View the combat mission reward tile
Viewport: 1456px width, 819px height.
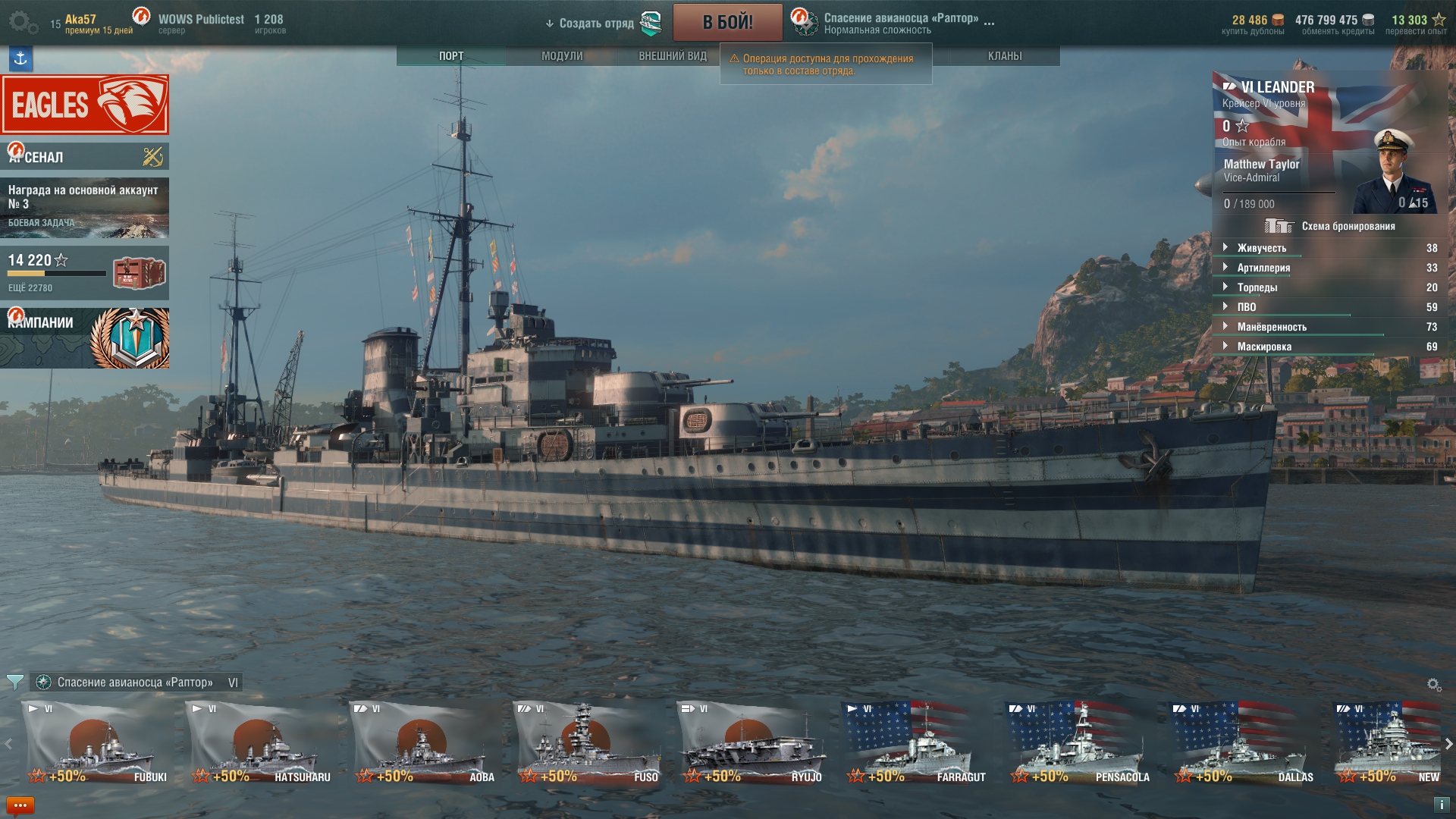click(85, 208)
